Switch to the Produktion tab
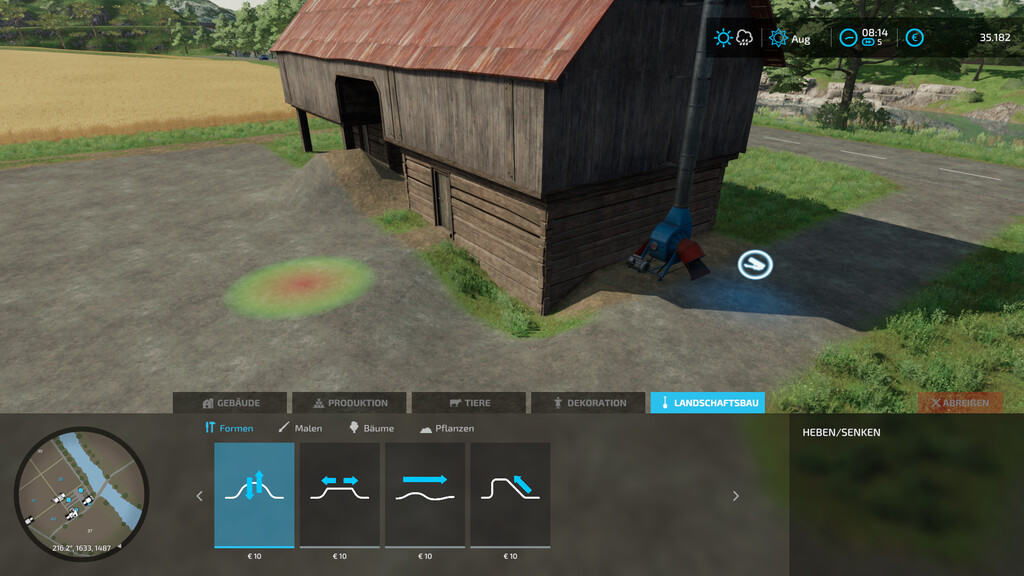The height and width of the screenshot is (576, 1024). click(x=349, y=403)
